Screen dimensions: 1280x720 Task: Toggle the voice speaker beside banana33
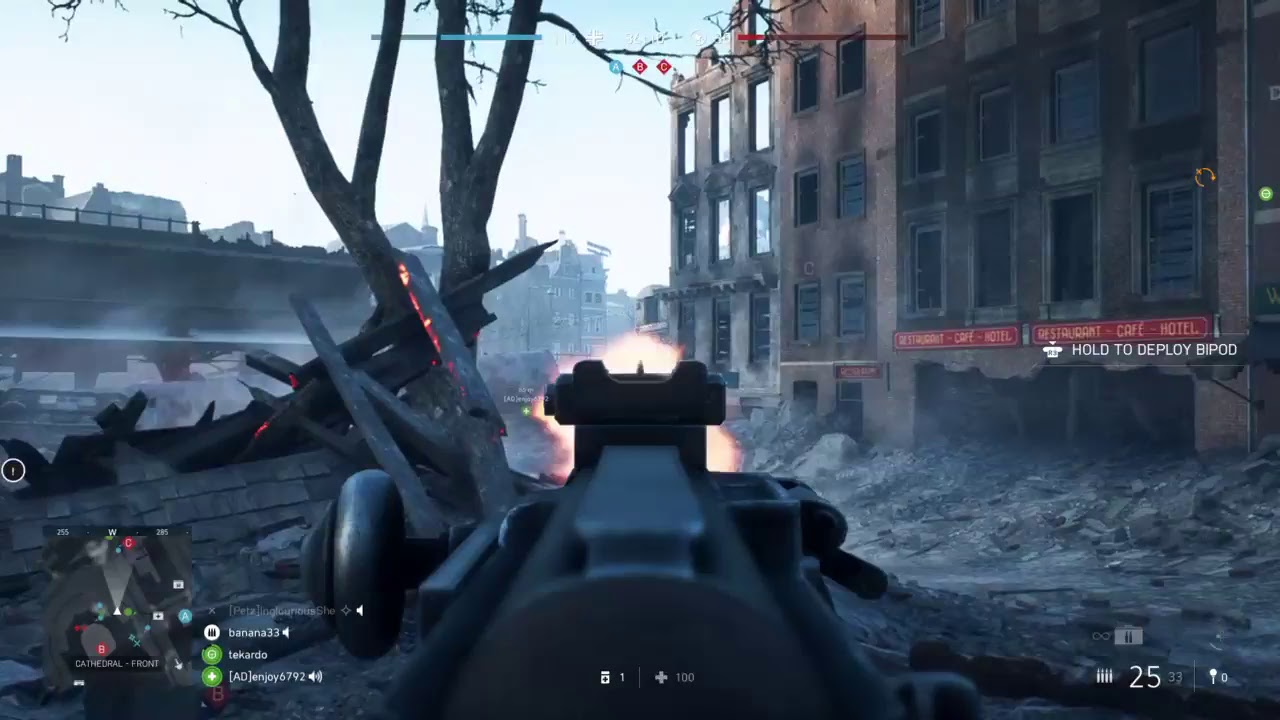coord(285,632)
